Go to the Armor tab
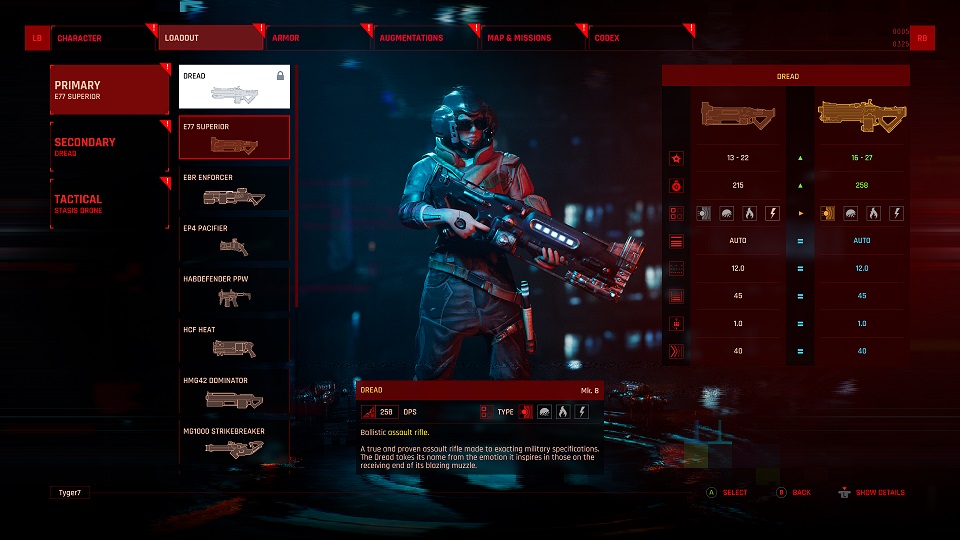This screenshot has width=960, height=540. click(318, 38)
